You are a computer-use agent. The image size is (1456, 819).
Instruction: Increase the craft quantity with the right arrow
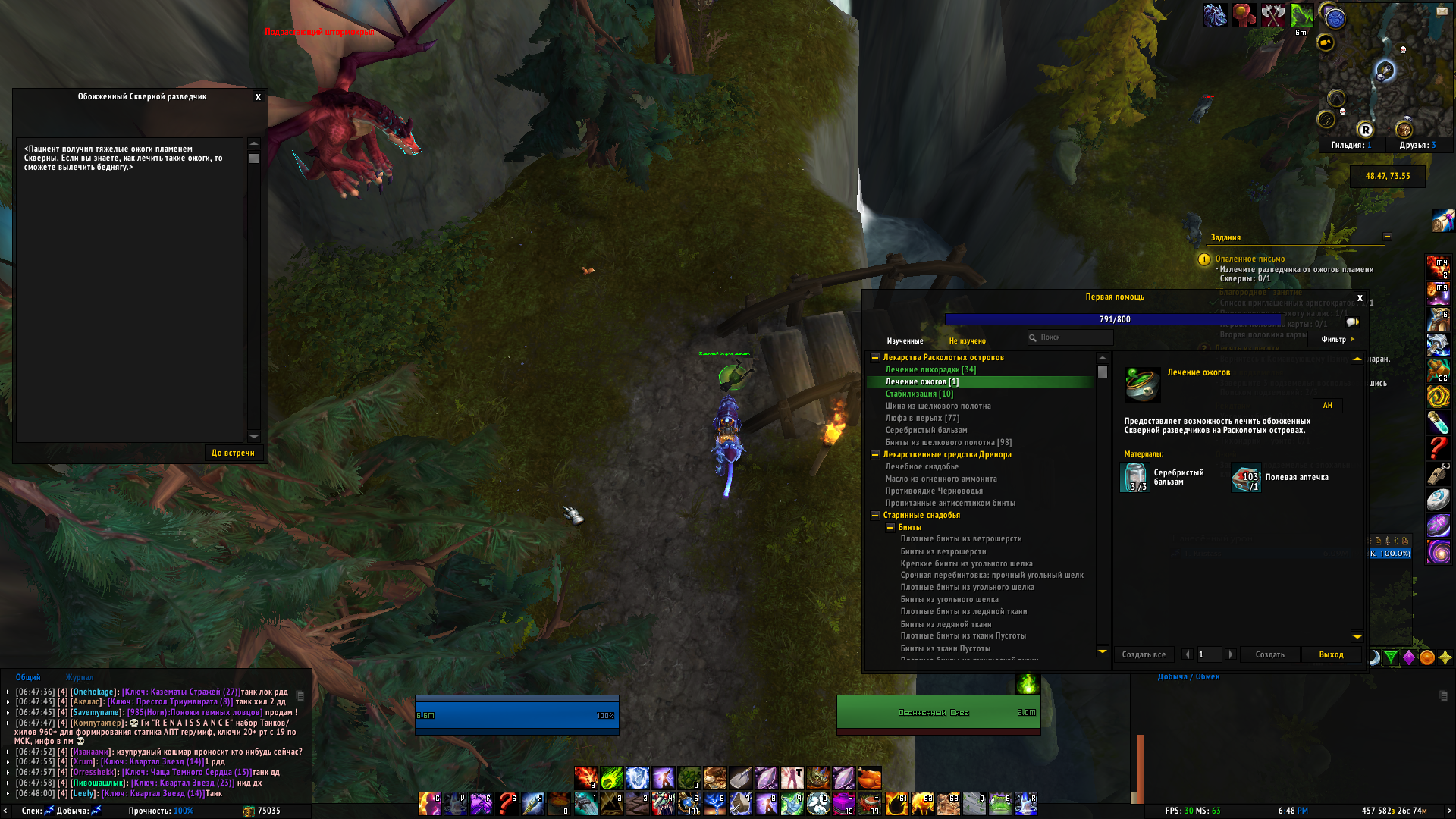point(1230,654)
